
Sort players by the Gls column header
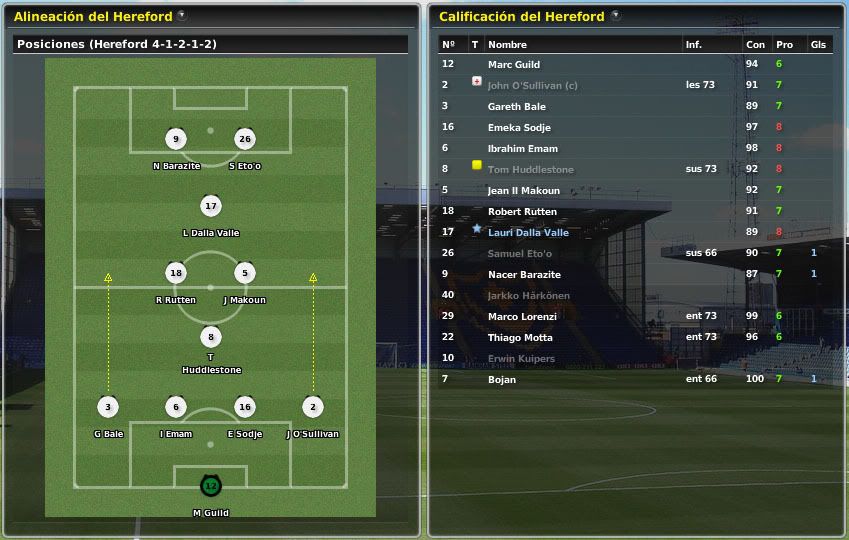pyautogui.click(x=818, y=45)
